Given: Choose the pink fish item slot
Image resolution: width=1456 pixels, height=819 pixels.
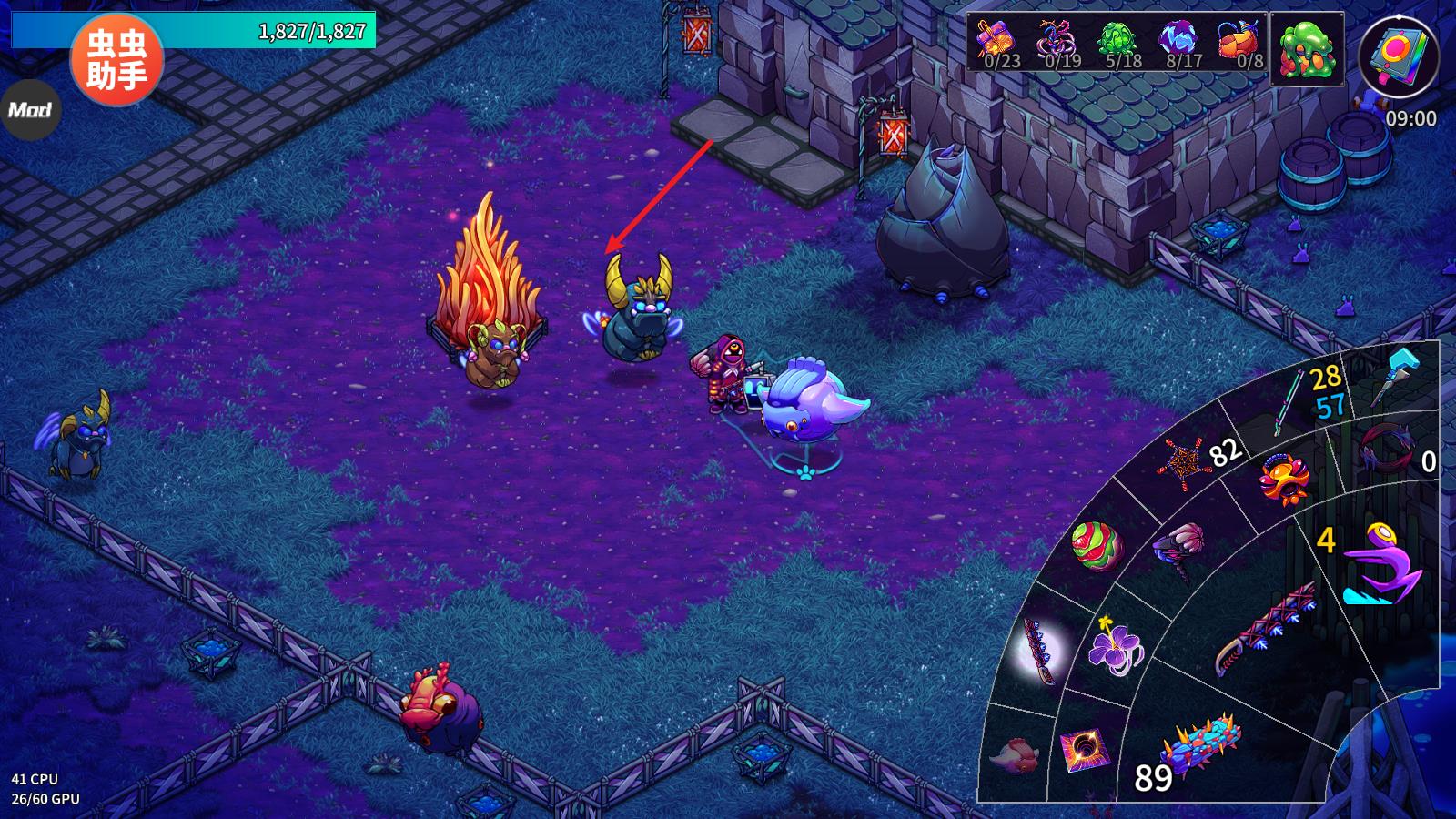Looking at the screenshot, I should point(1012,755).
